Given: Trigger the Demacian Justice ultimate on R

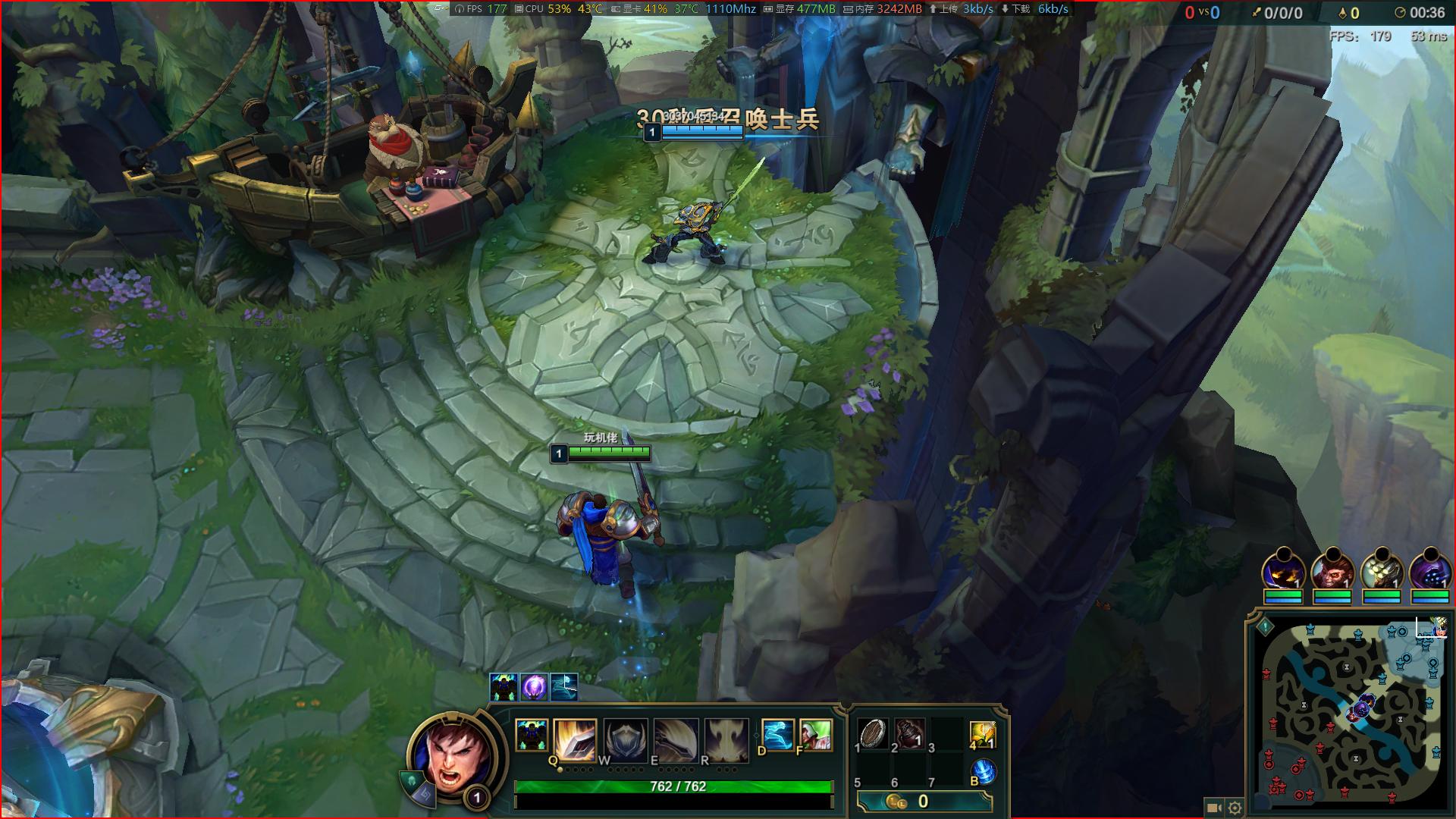Looking at the screenshot, I should click(x=726, y=739).
